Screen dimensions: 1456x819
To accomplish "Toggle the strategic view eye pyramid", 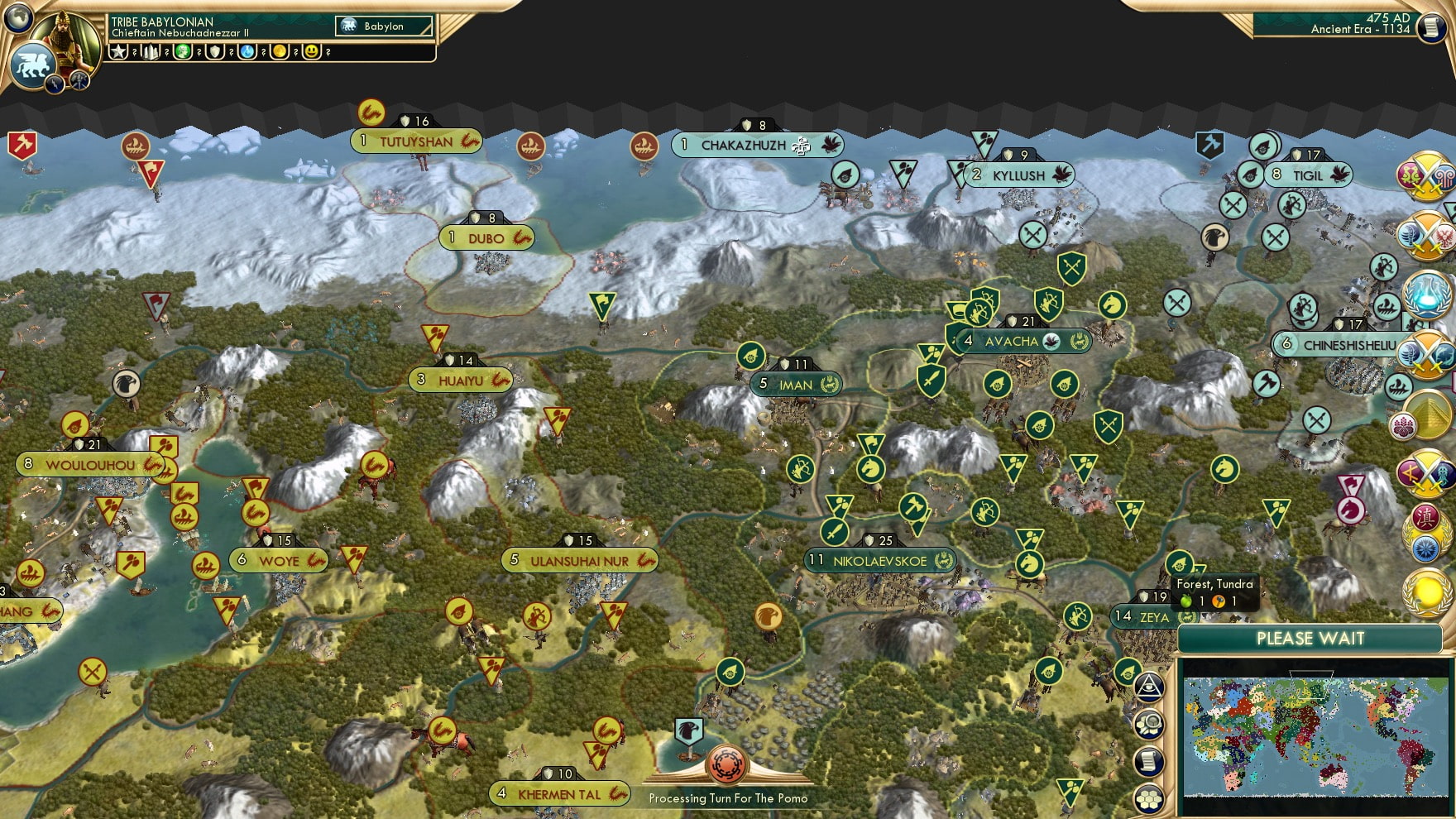I will (1150, 684).
